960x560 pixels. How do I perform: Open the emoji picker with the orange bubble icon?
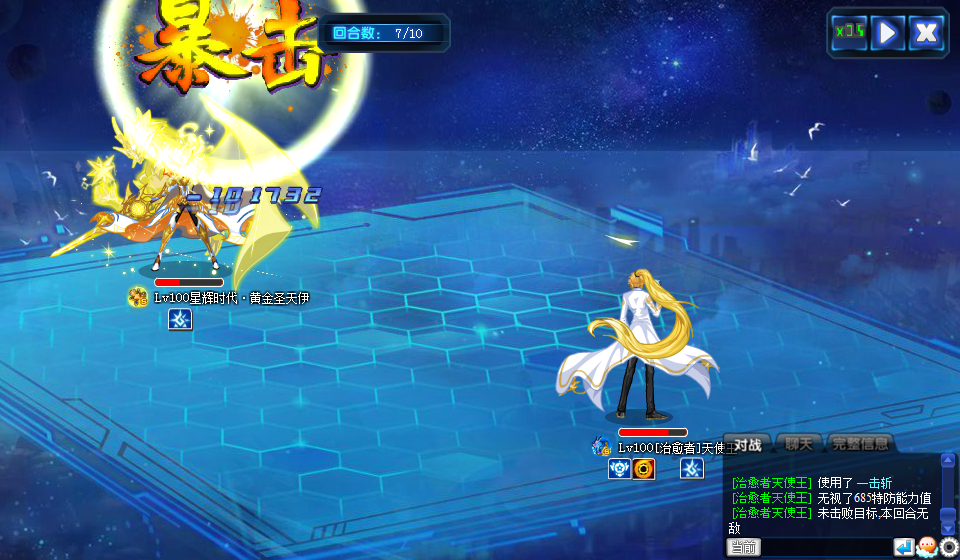click(x=927, y=547)
